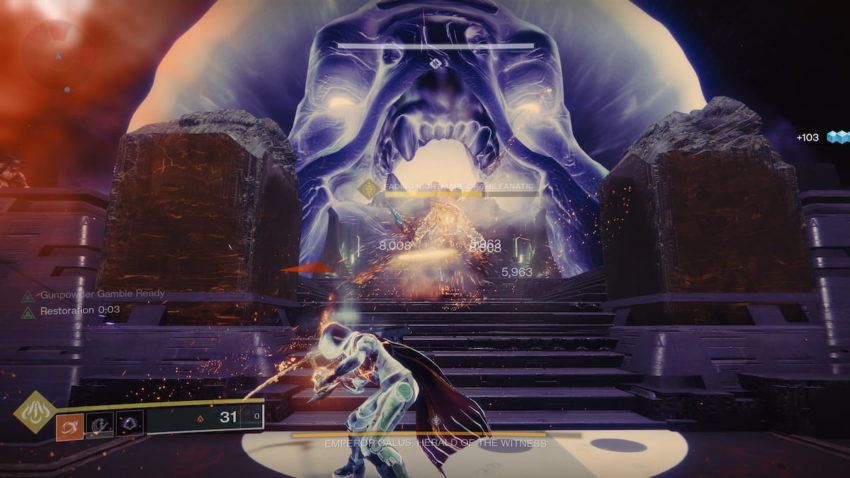Select the Gunpowder Gamble Ready buff icon

(x=27, y=296)
